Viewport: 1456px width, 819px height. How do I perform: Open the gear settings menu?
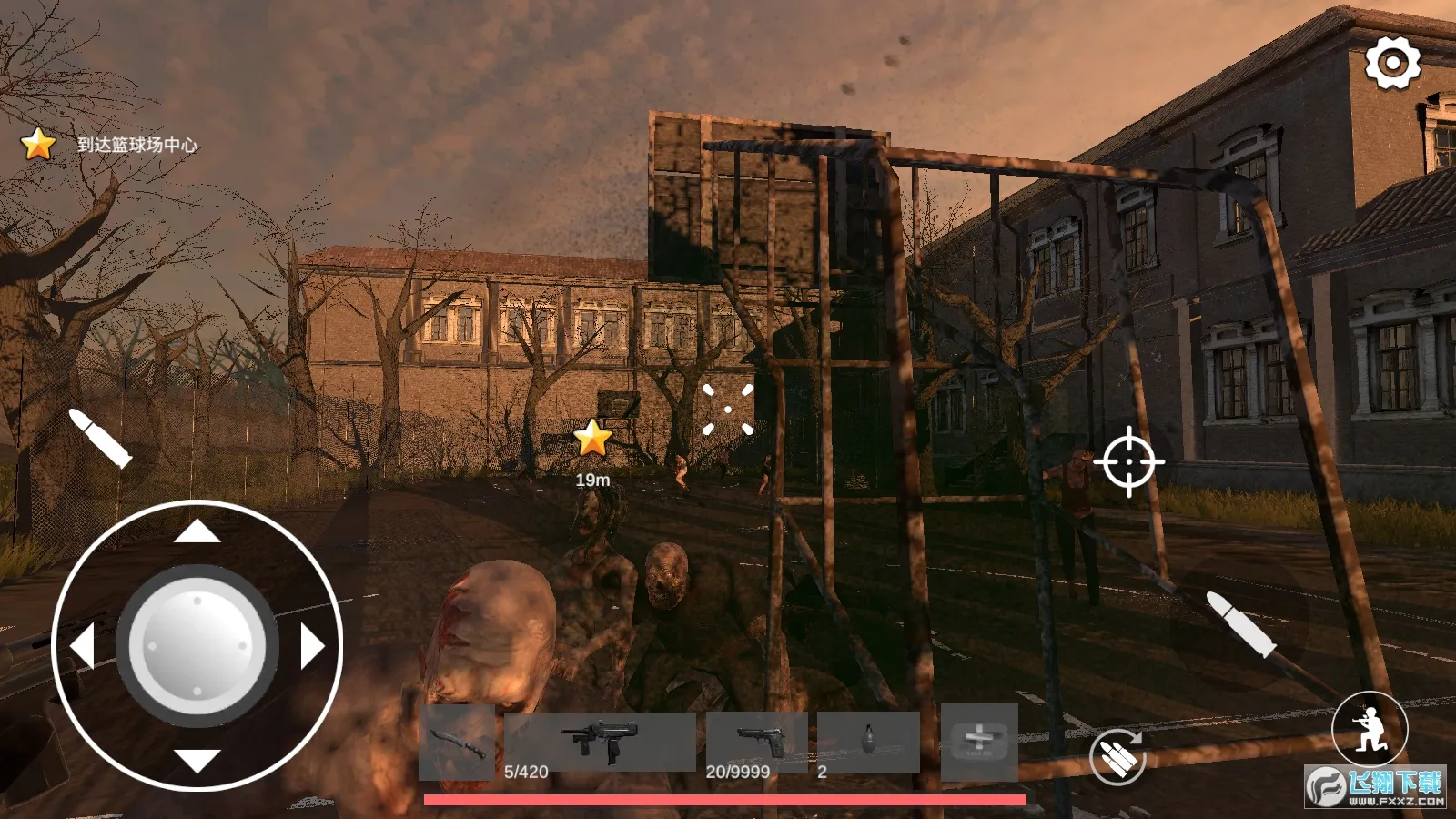click(1392, 63)
